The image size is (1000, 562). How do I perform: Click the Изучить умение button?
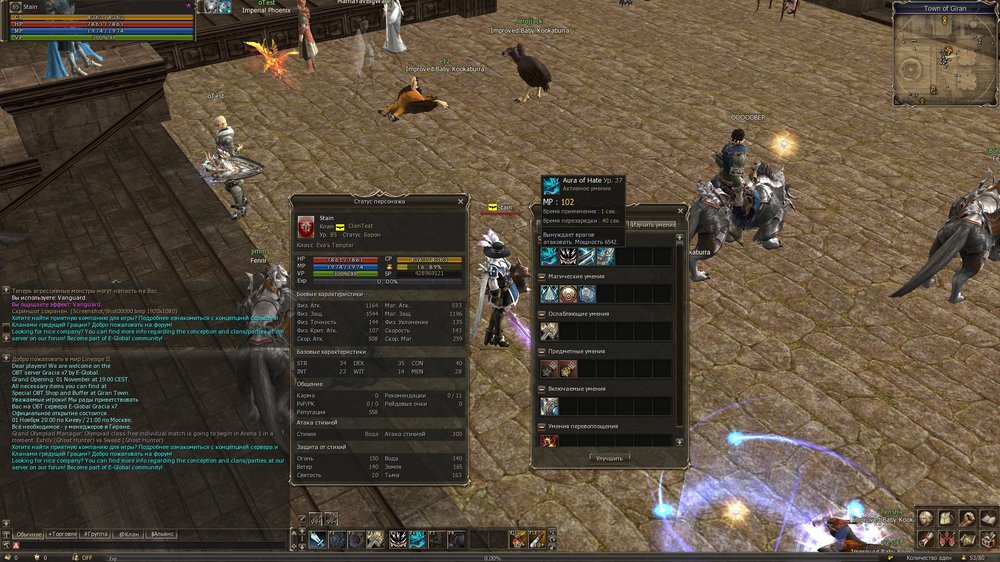pyautogui.click(x=653, y=225)
